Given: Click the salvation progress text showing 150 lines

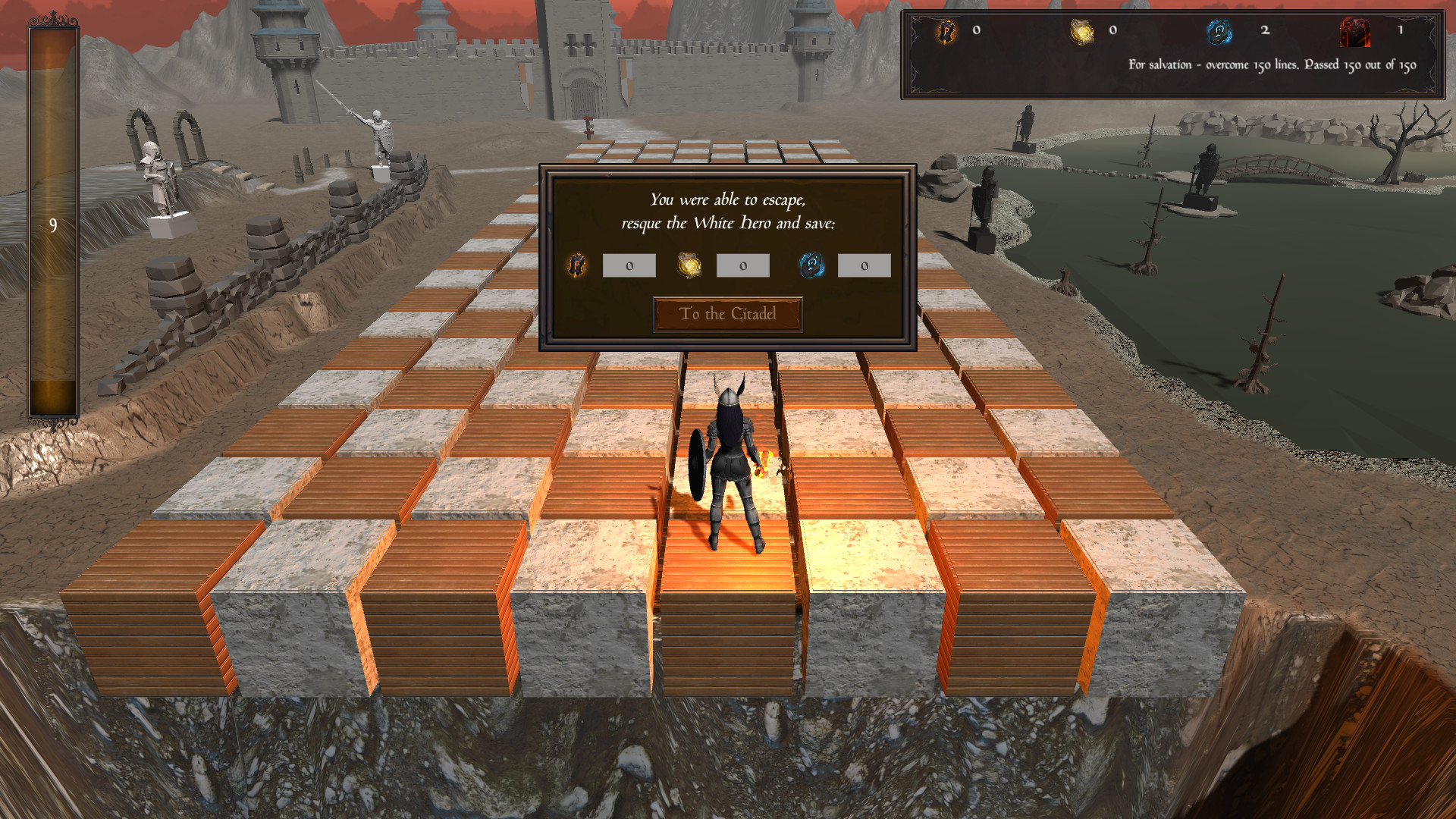Looking at the screenshot, I should pyautogui.click(x=1270, y=66).
